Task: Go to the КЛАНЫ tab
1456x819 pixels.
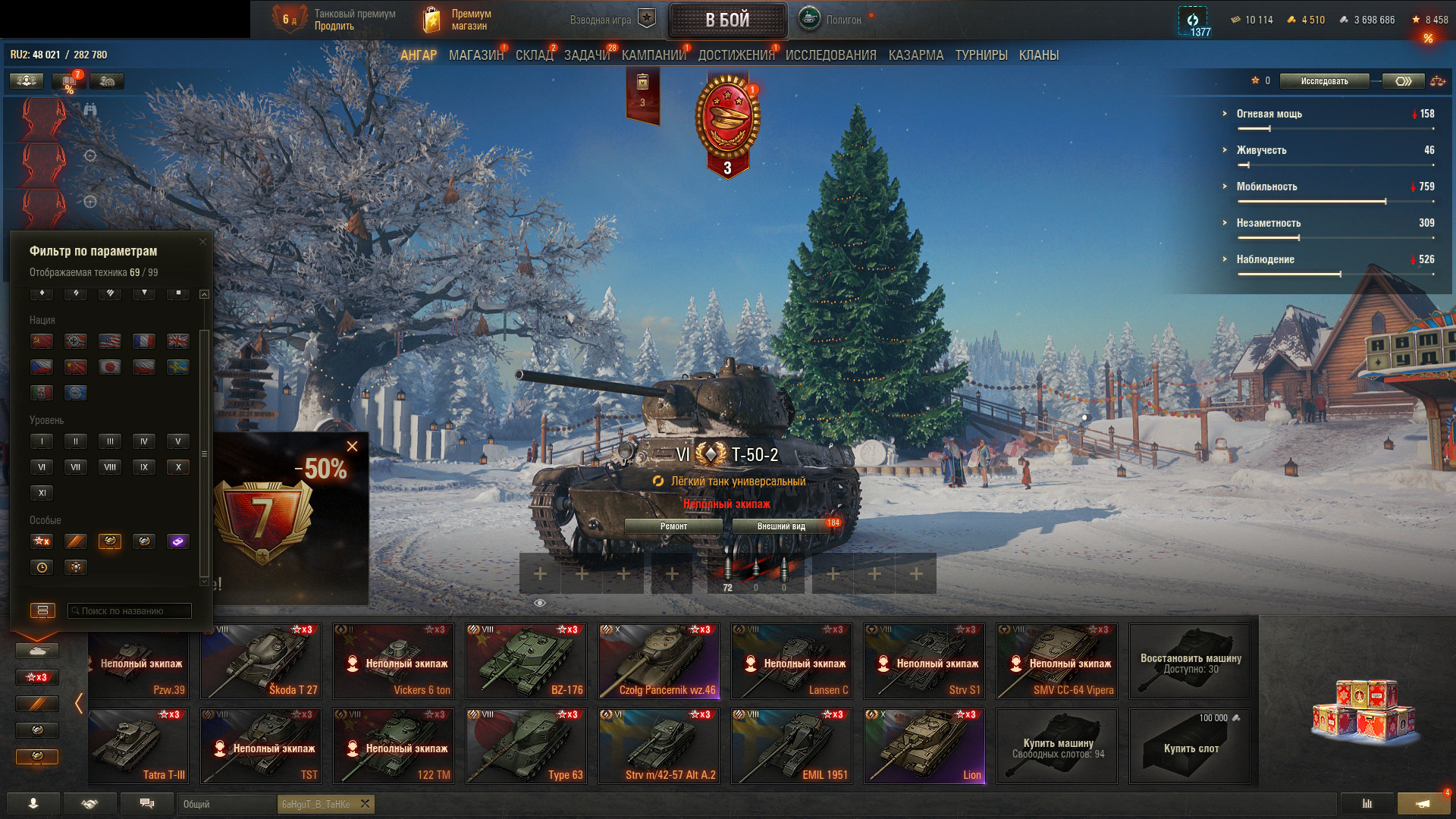Action: 1038,55
